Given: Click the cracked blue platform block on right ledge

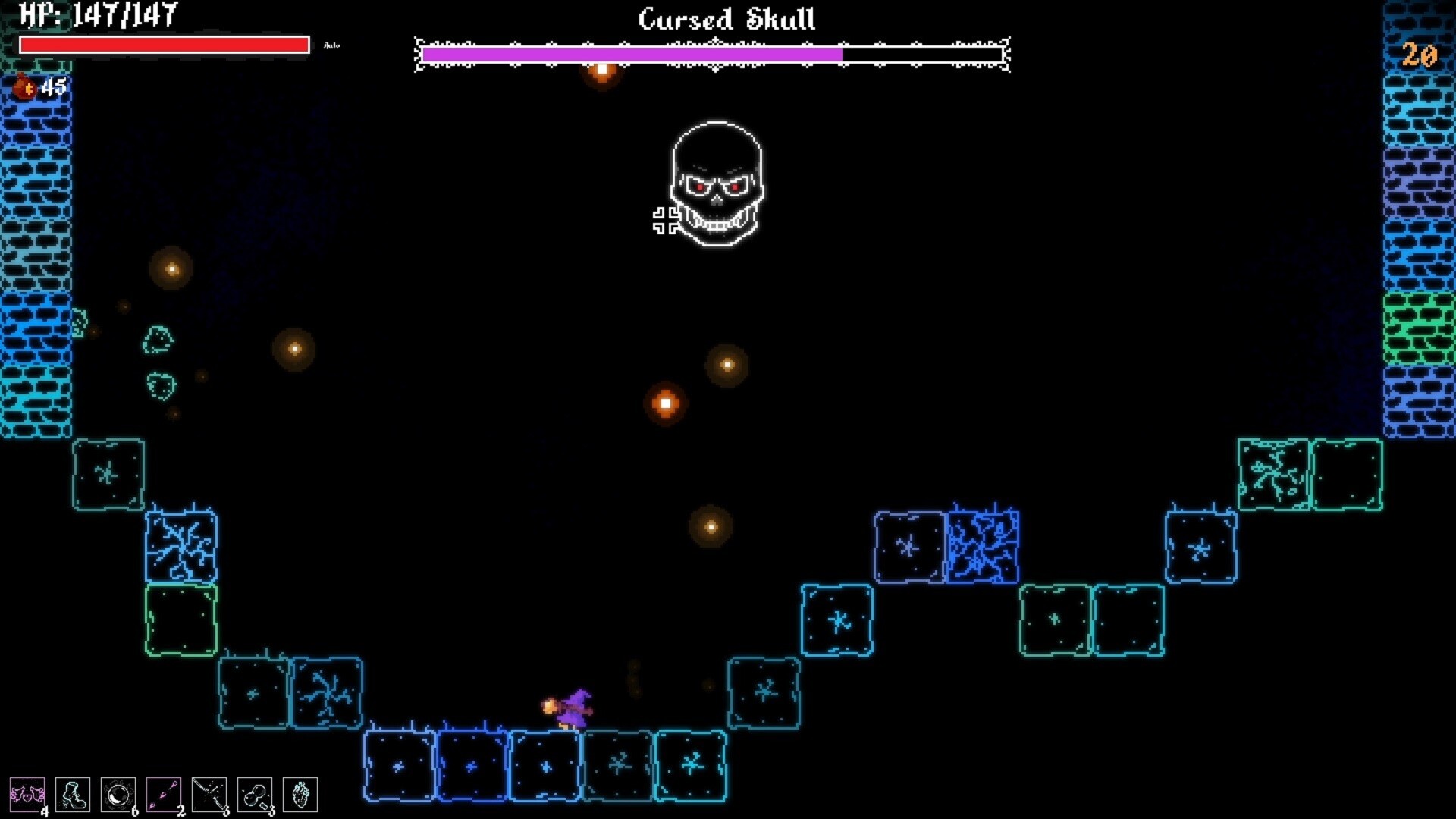Looking at the screenshot, I should coord(984,548).
